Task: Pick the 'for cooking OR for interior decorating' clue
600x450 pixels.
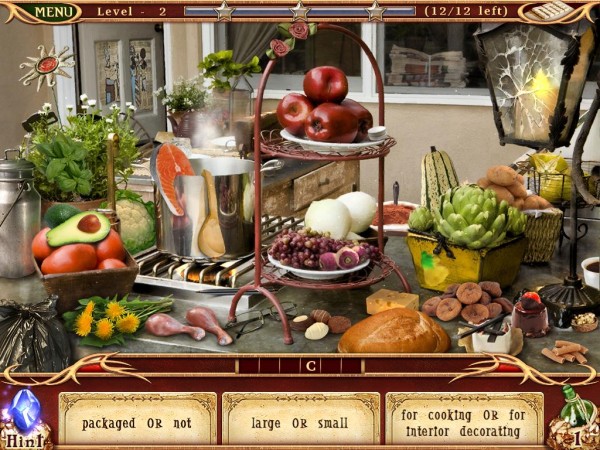Action: point(464,419)
